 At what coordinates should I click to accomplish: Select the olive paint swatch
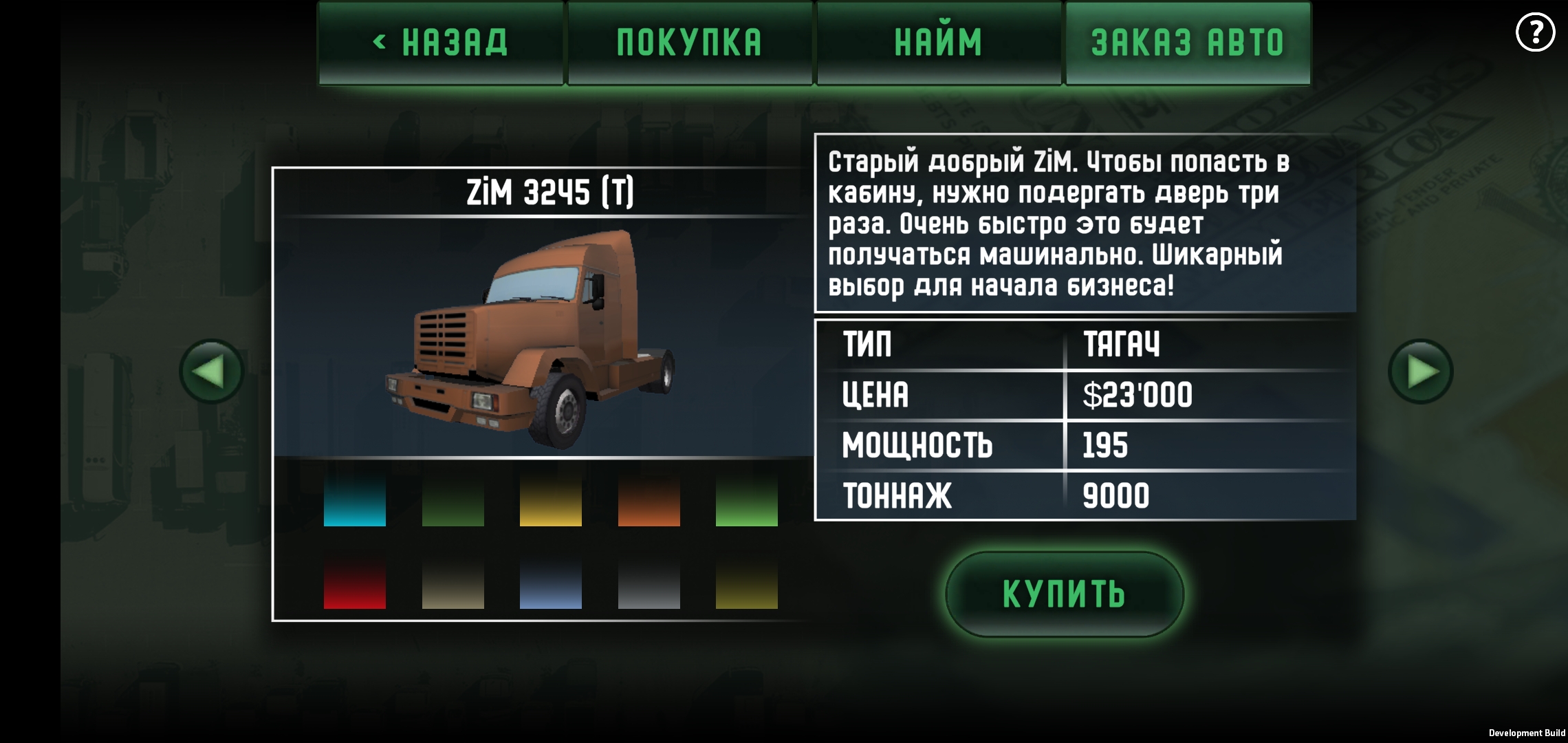point(747,583)
